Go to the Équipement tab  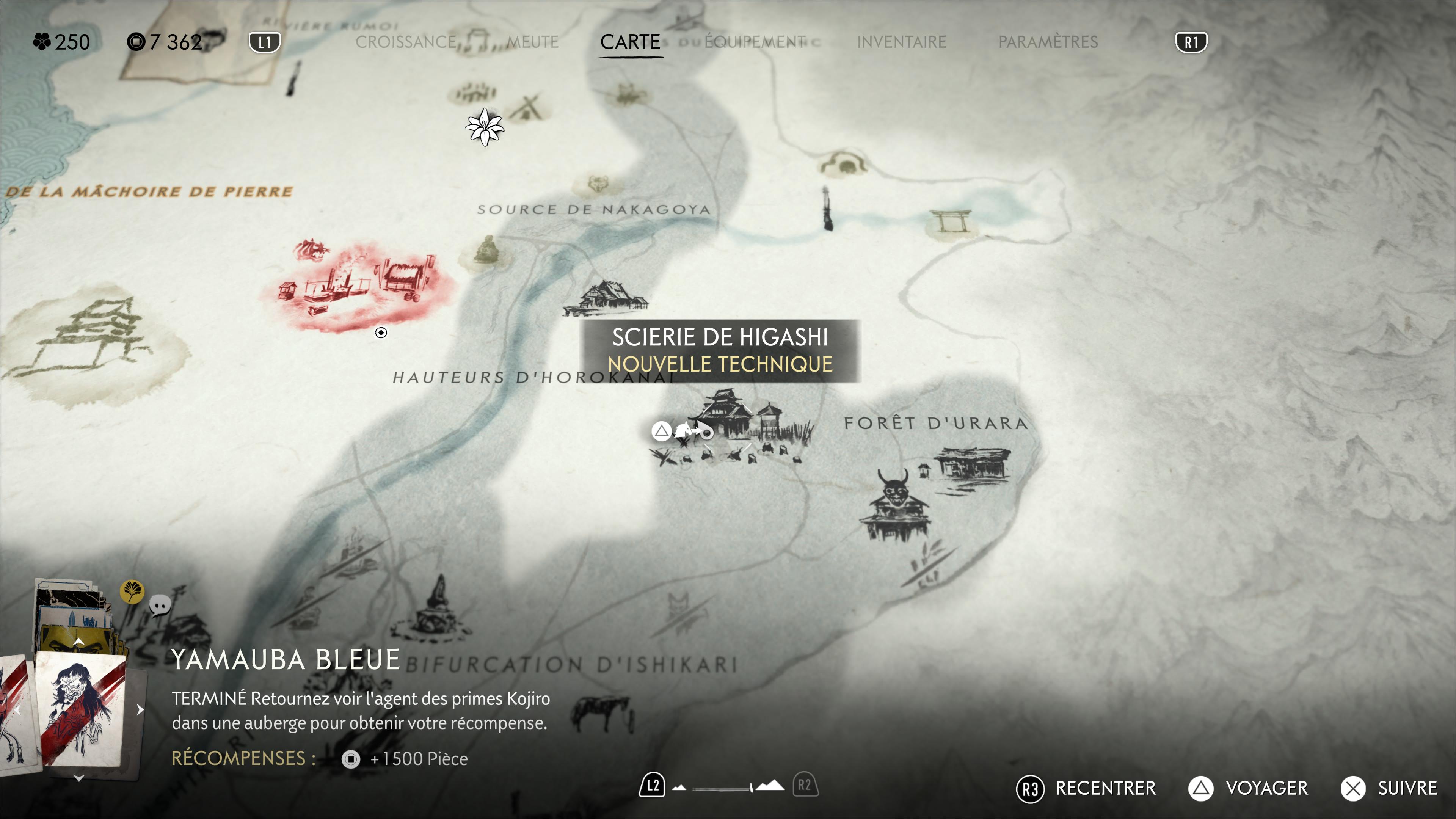pos(755,42)
